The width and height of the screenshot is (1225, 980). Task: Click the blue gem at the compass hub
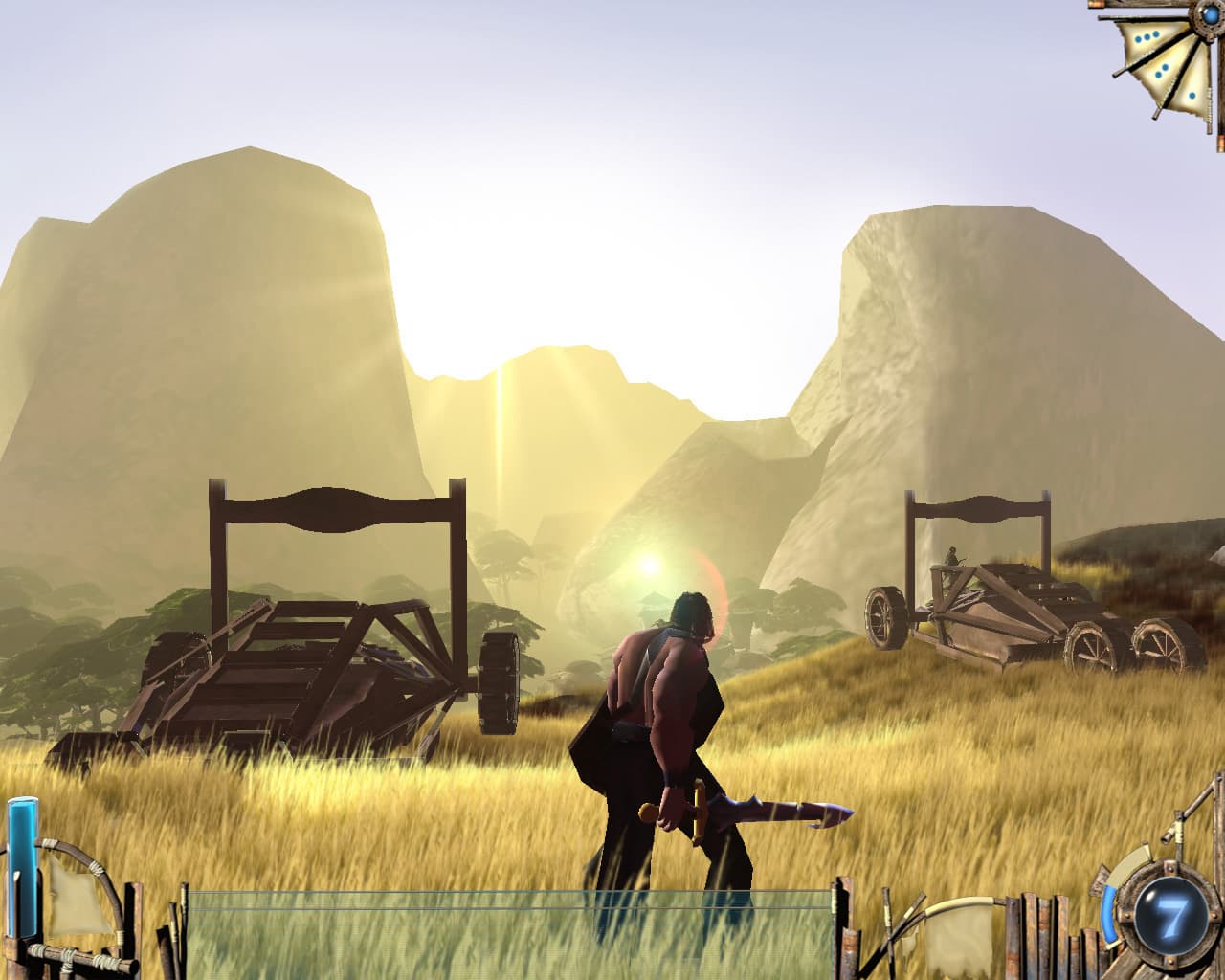pyautogui.click(x=1210, y=14)
